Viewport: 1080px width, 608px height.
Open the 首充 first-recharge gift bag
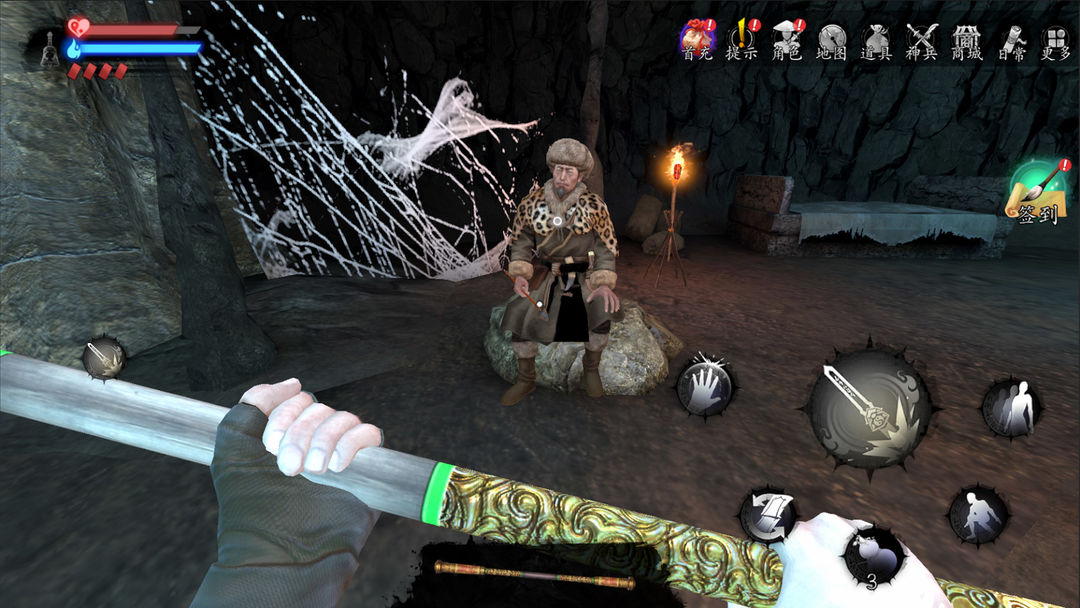pyautogui.click(x=697, y=40)
